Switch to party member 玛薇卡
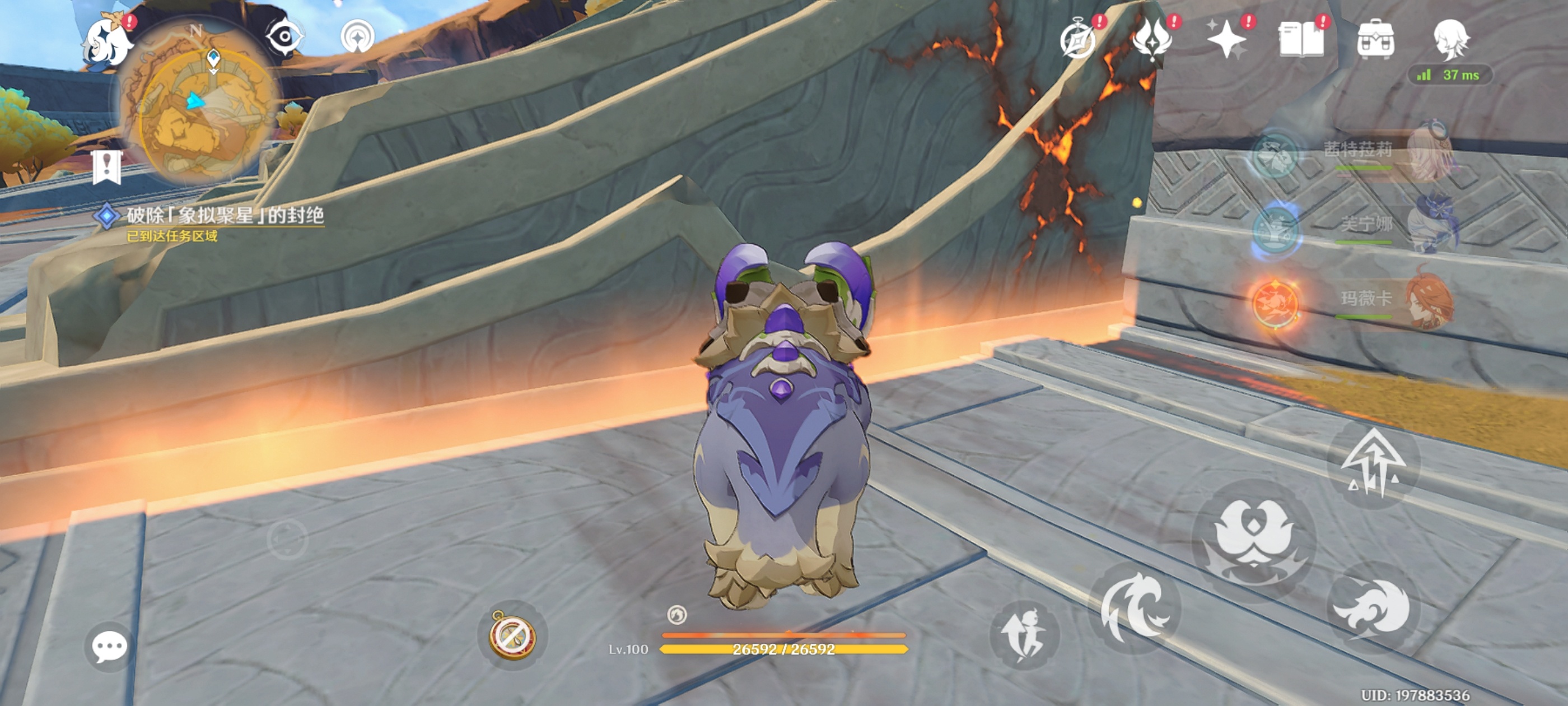This screenshot has height=706, width=1568. tap(1366, 300)
